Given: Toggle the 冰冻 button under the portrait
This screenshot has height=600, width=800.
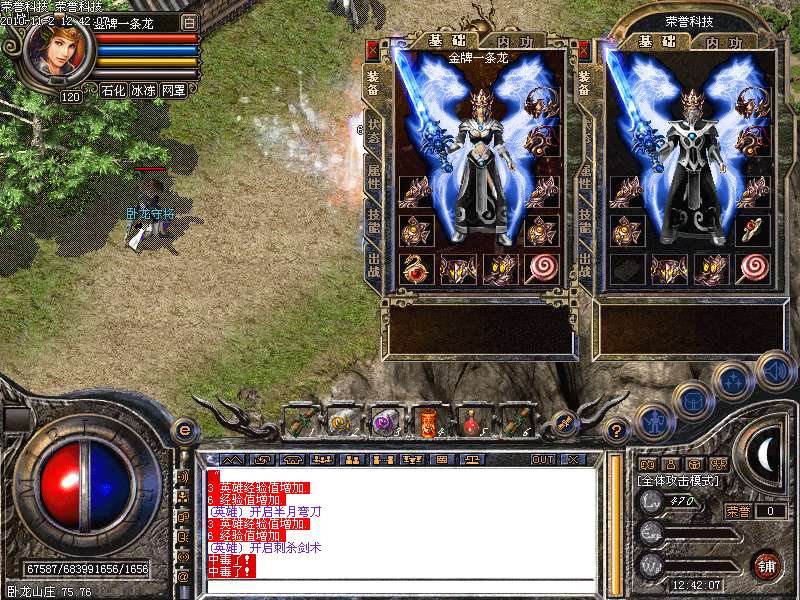Looking at the screenshot, I should pos(143,90).
